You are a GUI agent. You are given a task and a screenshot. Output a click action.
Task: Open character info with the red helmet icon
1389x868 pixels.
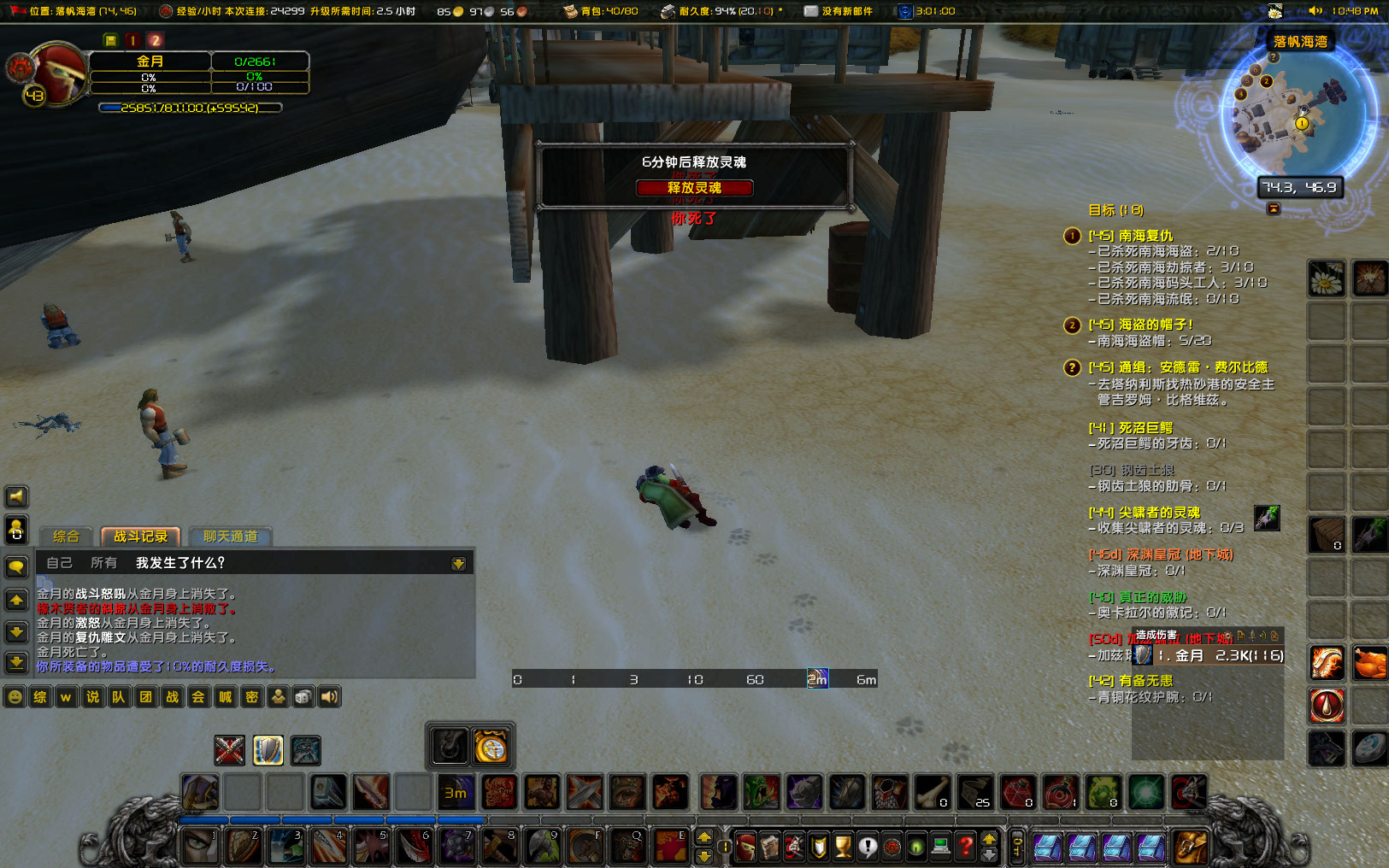[x=745, y=845]
